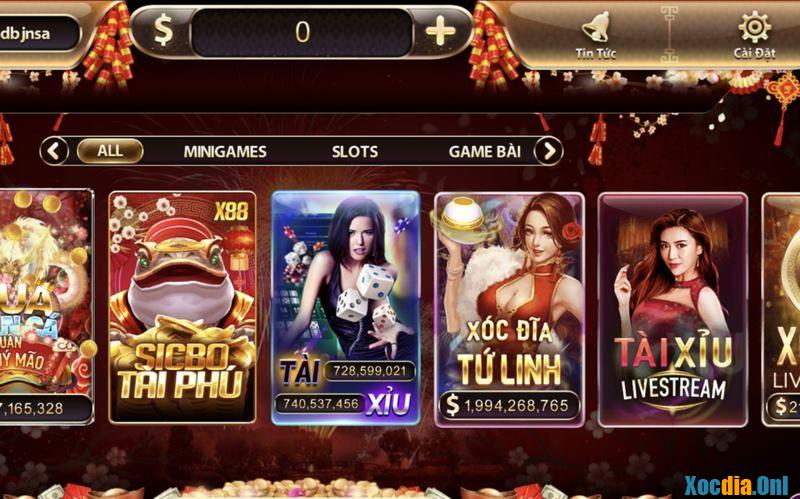Open Cài Đặt settings gear
Screen dimensions: 800x499
click(x=754, y=34)
